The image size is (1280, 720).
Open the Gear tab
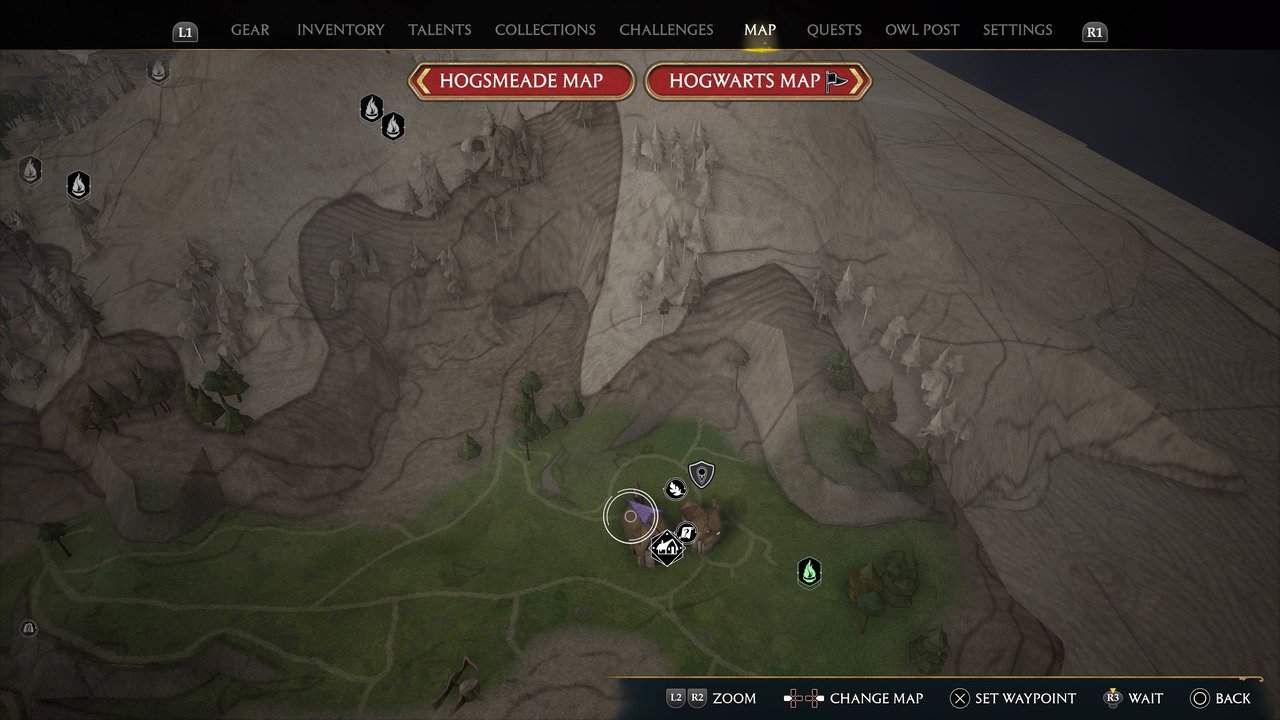click(250, 30)
